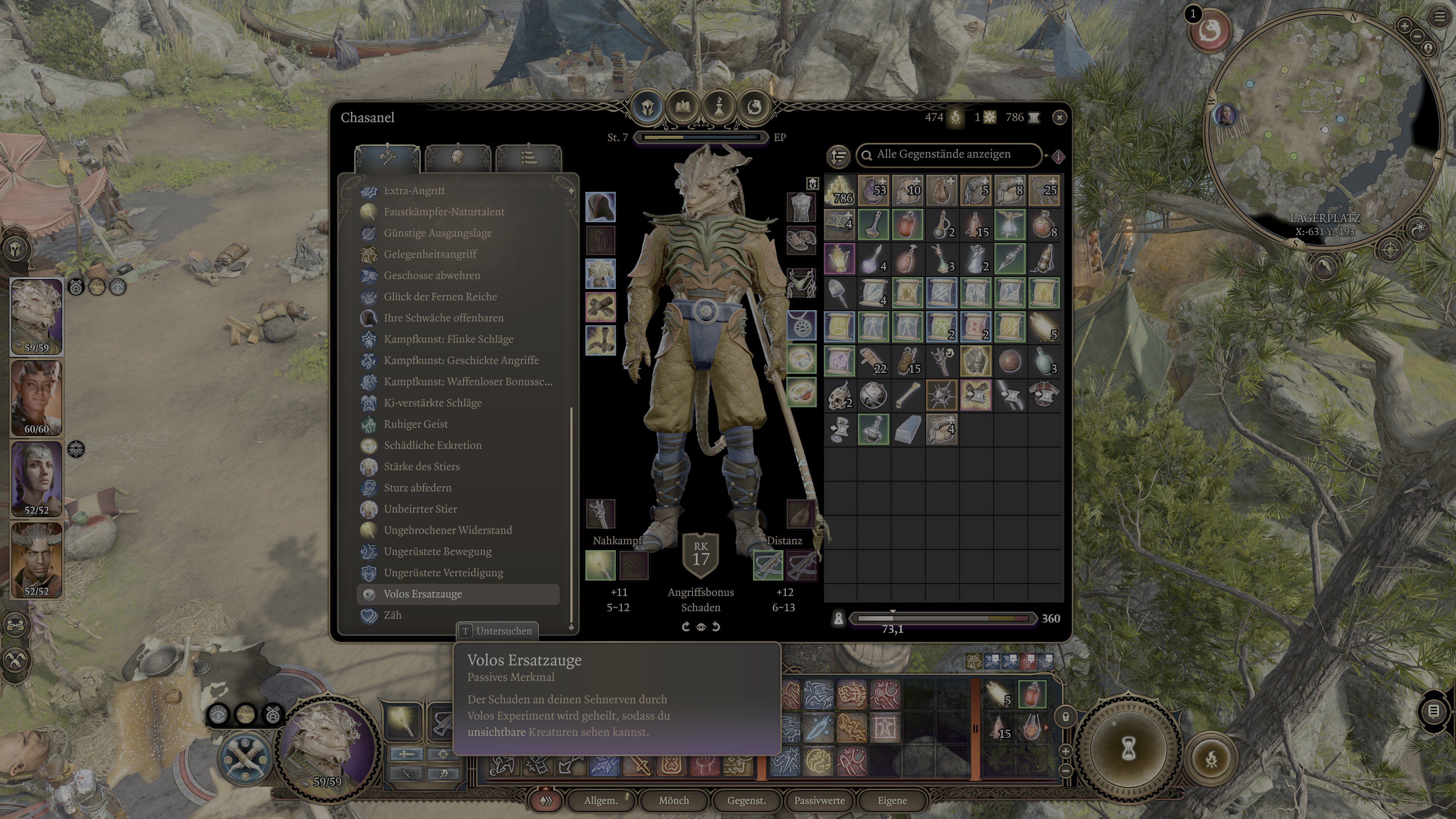Switch to the Mönch hotbar tab

point(673,800)
